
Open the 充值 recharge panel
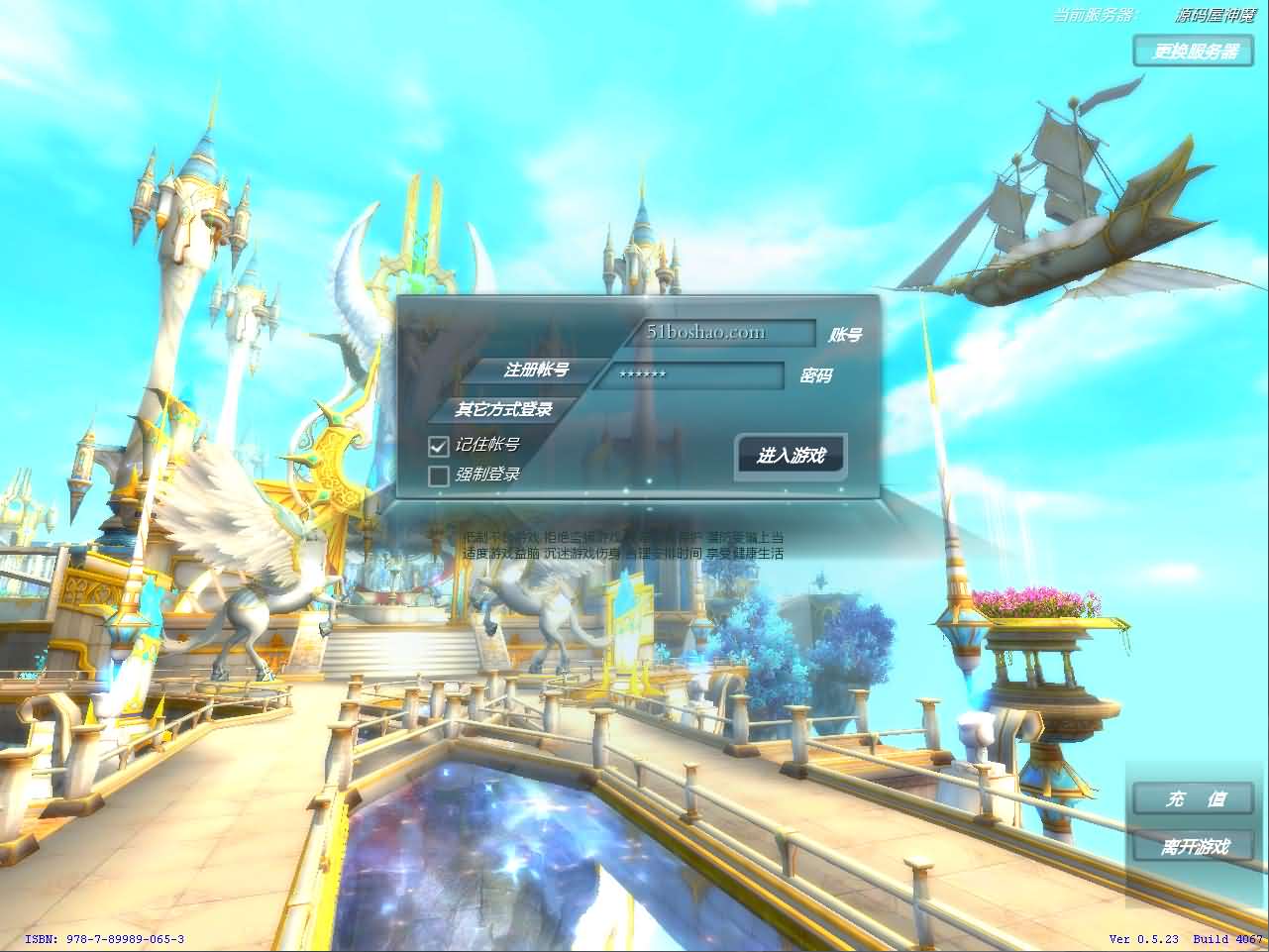tap(1193, 799)
